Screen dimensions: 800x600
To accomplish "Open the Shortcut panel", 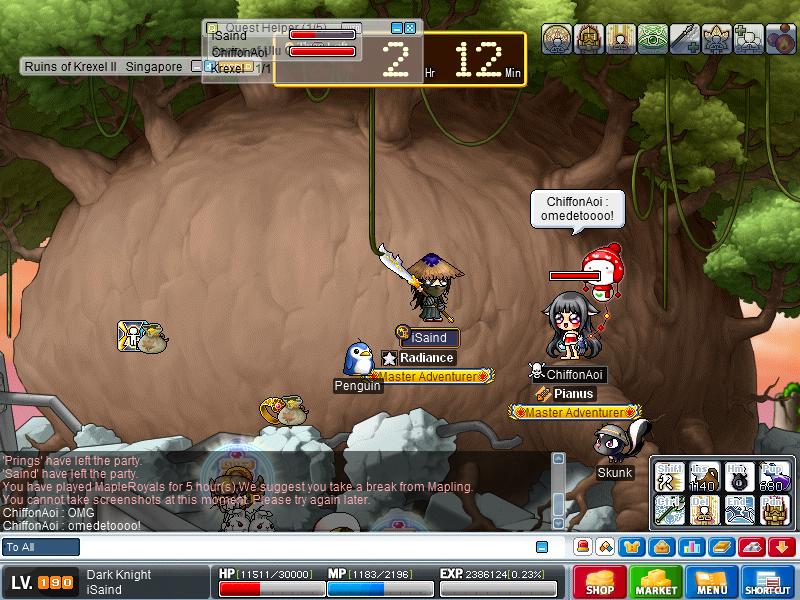I will [x=768, y=582].
